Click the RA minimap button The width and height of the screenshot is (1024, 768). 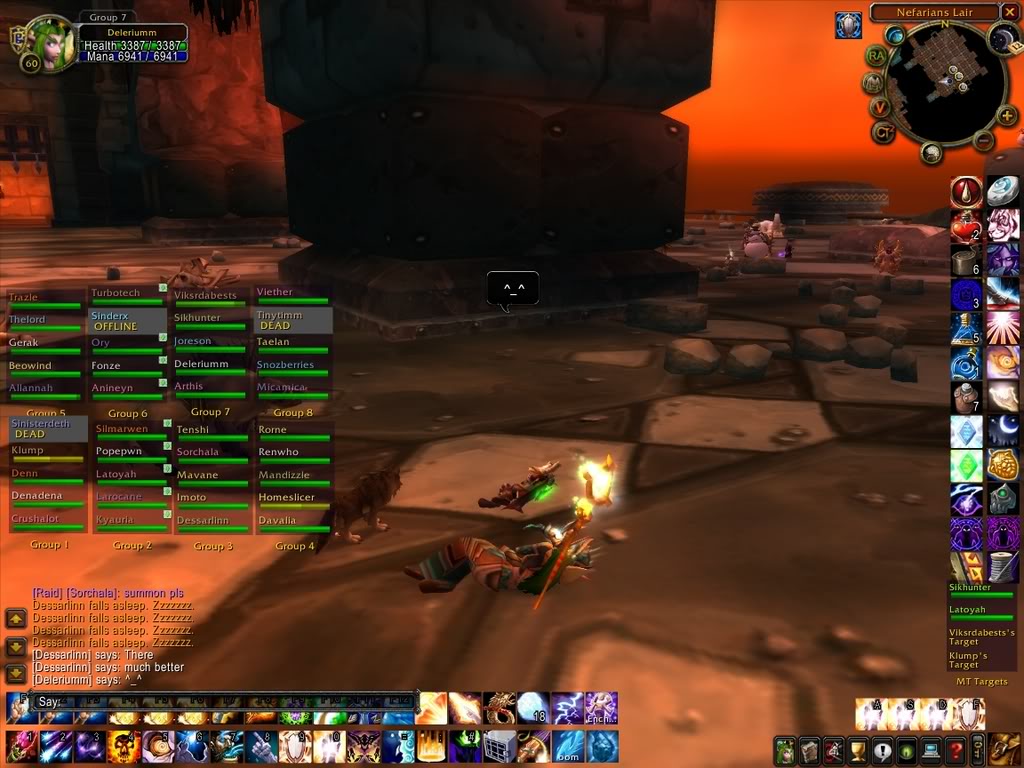(x=877, y=56)
